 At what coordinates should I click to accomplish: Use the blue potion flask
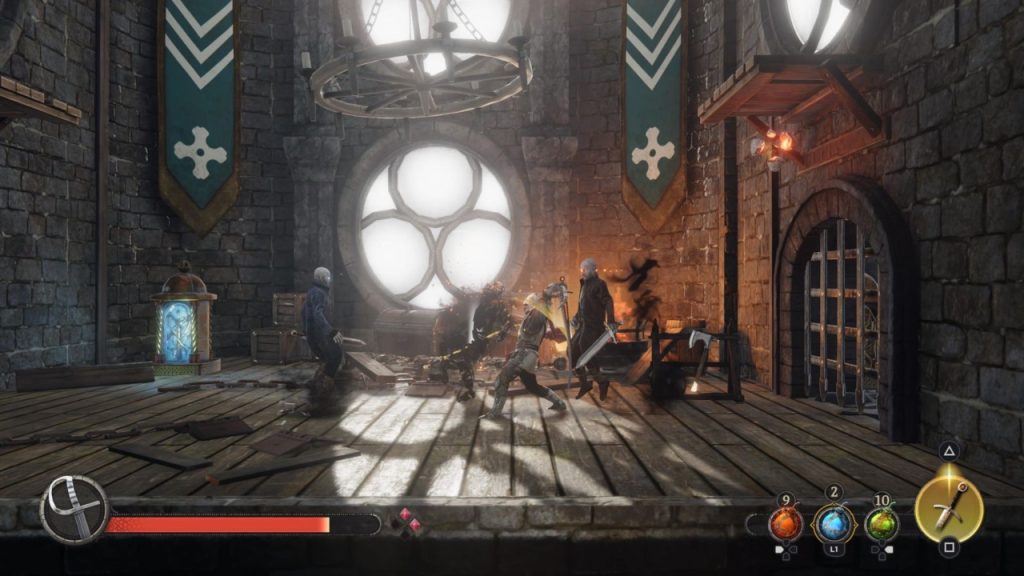point(833,523)
